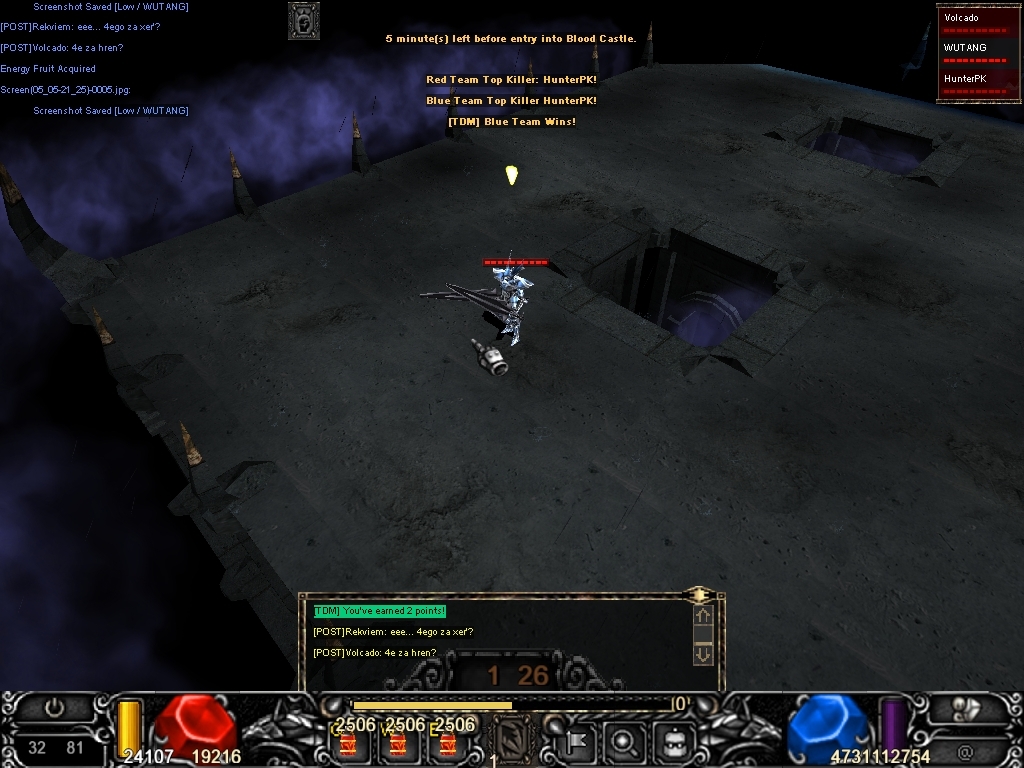This screenshot has height=768, width=1024.
Task: Click the @ button on the bottom bar
Action: click(x=965, y=749)
